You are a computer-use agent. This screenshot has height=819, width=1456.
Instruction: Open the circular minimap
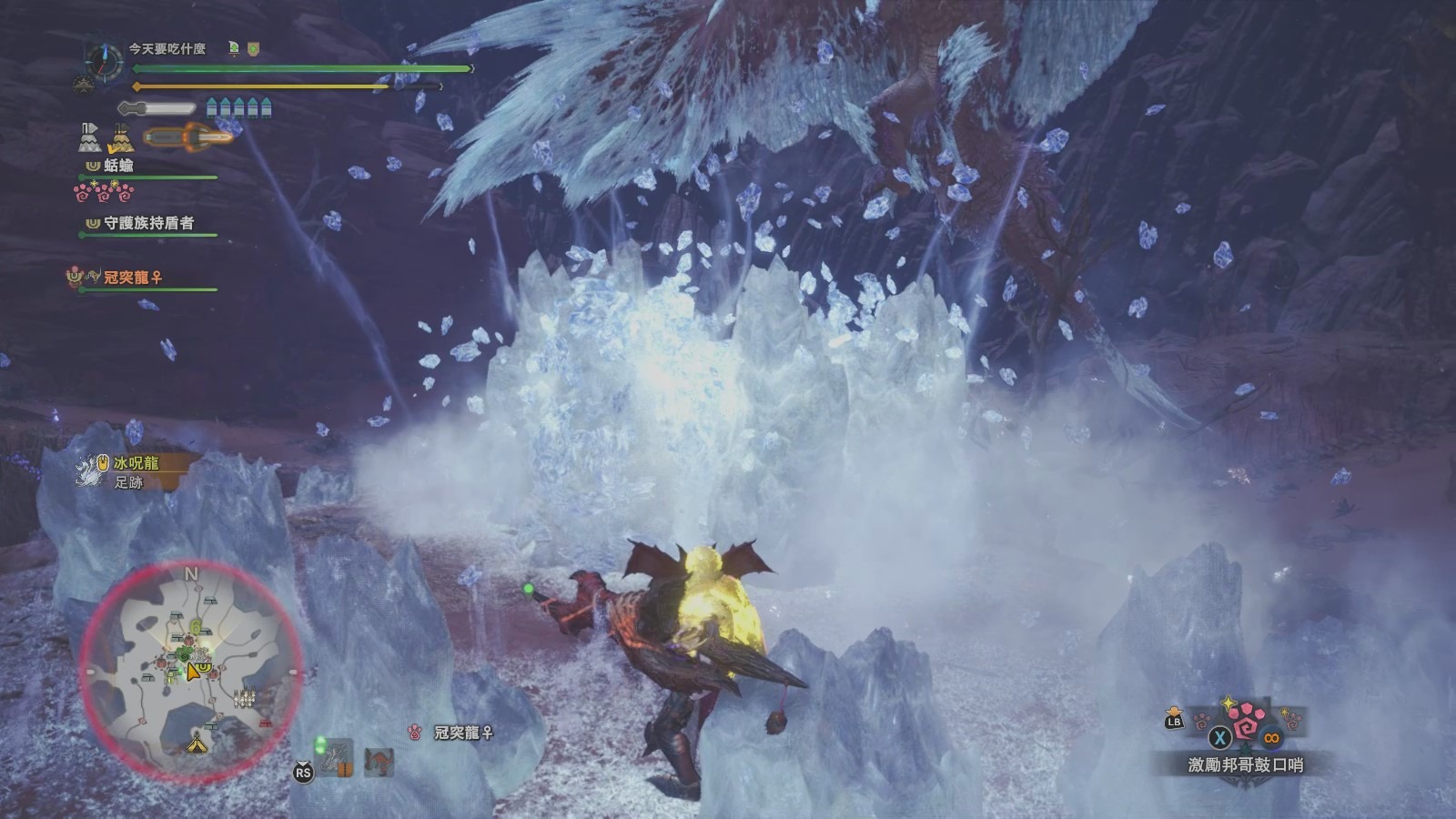(x=190, y=672)
